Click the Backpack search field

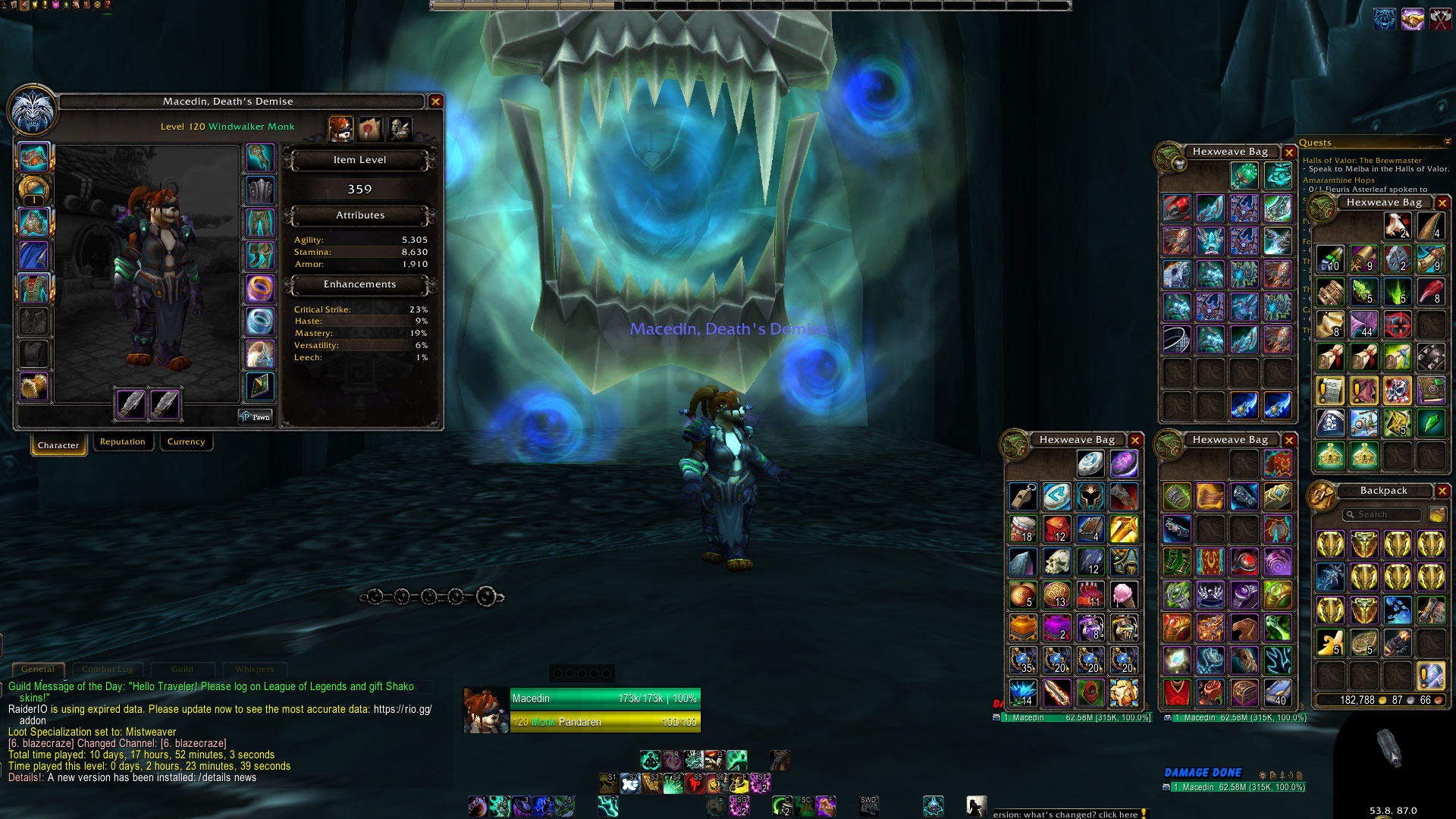(x=1382, y=515)
